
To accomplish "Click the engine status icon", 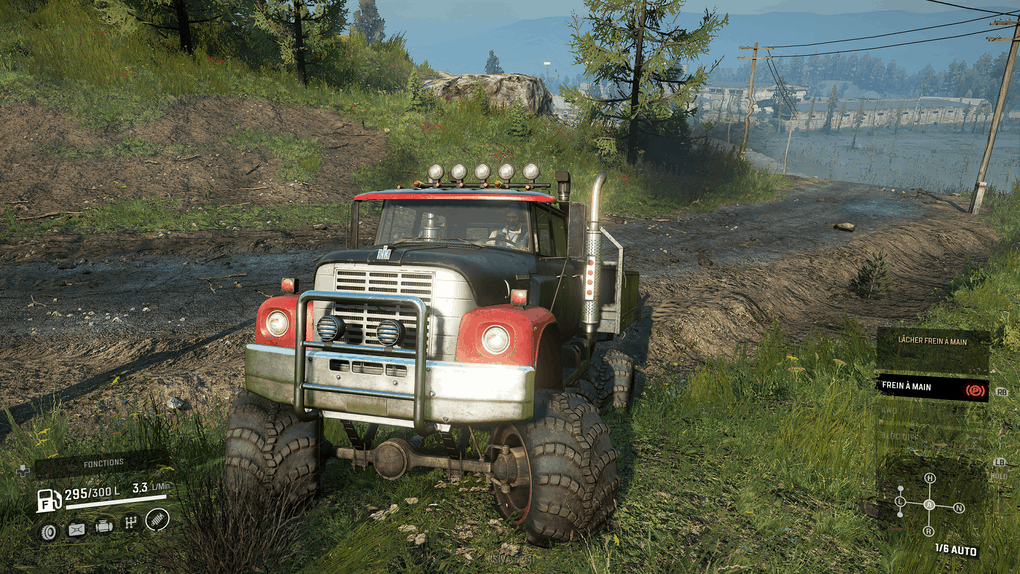I will click(104, 525).
